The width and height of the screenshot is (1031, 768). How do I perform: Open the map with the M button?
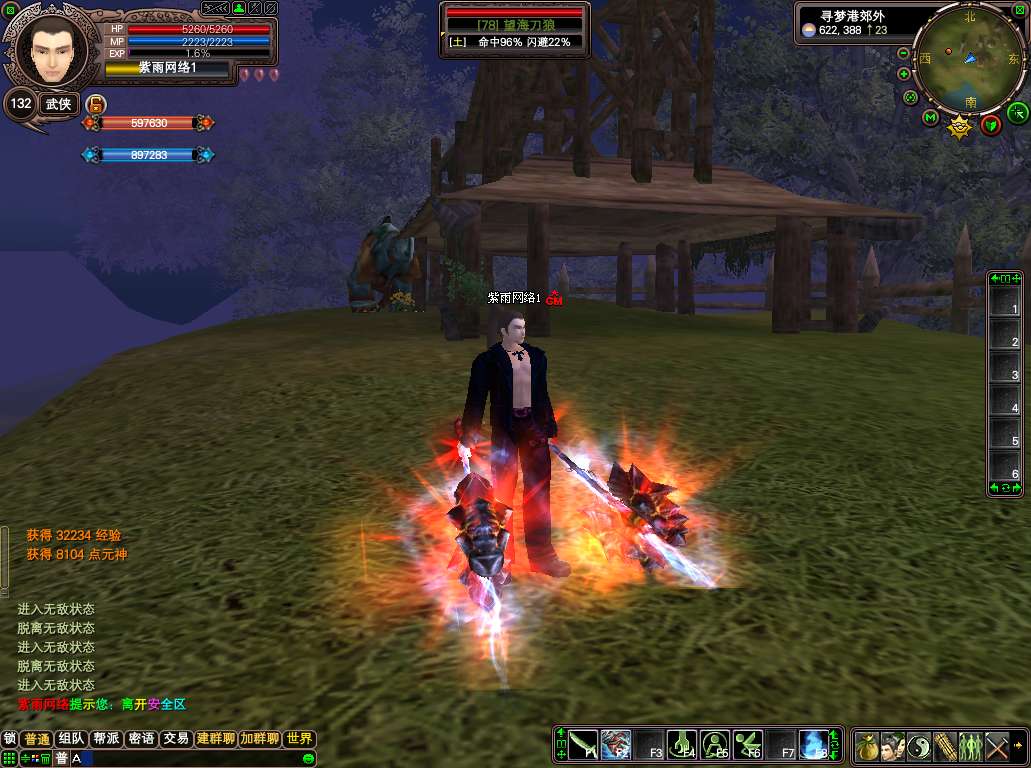(x=930, y=118)
